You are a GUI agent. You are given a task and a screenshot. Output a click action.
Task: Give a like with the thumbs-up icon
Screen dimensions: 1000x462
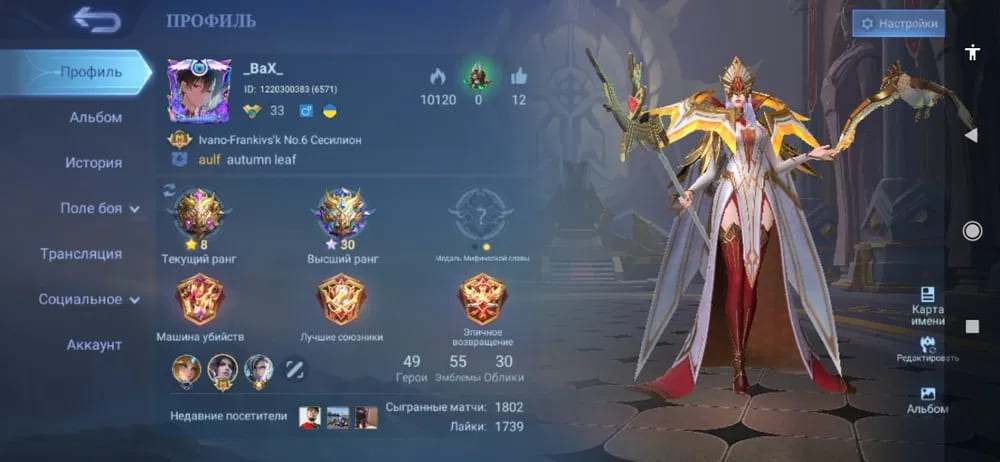518,76
